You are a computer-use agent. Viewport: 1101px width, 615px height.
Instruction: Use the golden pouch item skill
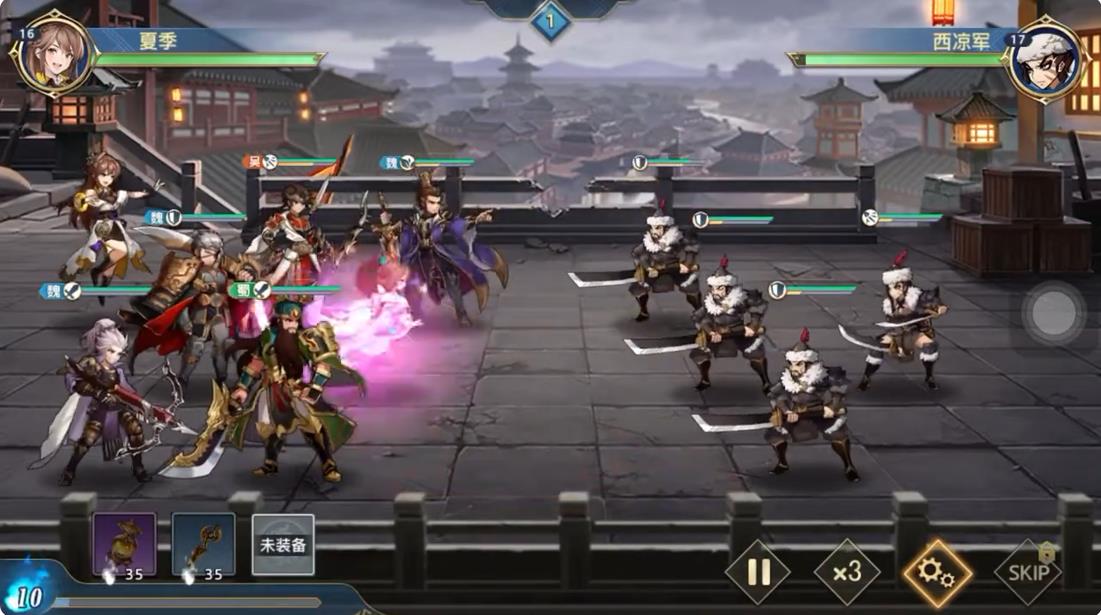click(124, 545)
